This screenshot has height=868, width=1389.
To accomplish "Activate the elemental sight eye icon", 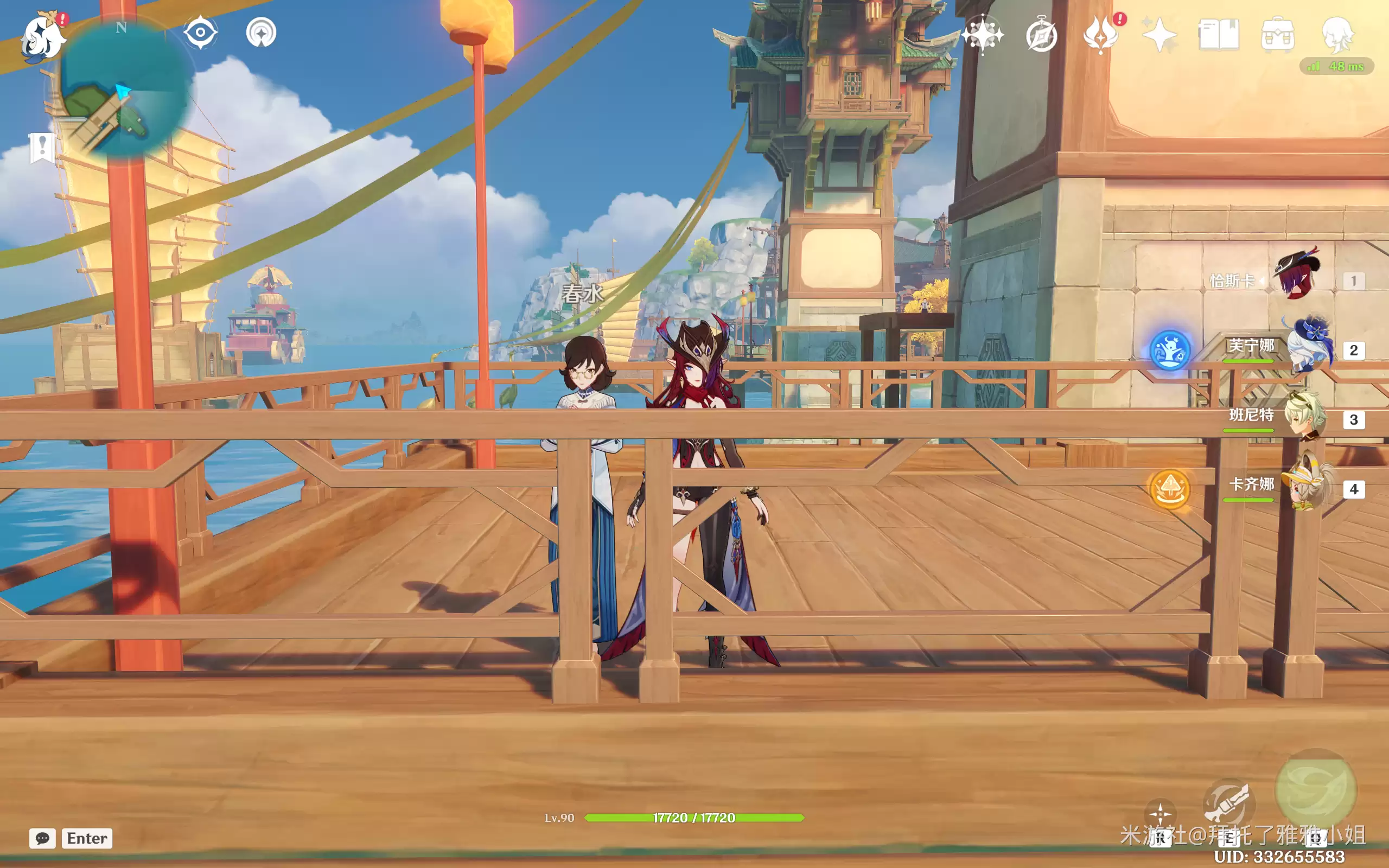I will point(200,32).
